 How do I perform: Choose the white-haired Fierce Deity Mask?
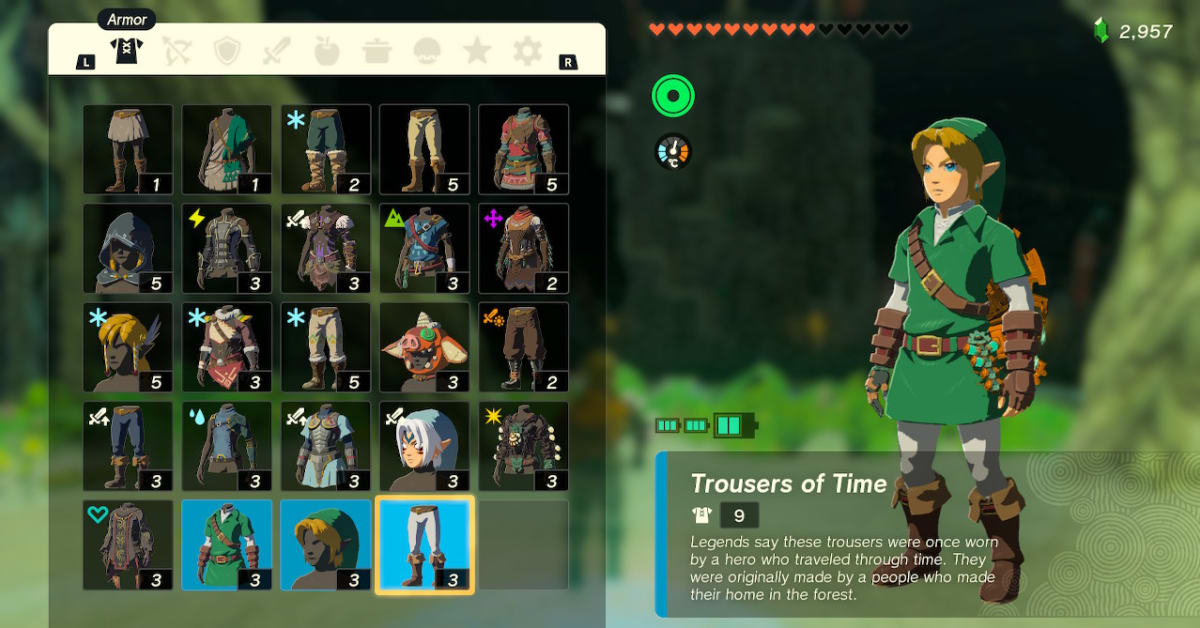[424, 446]
